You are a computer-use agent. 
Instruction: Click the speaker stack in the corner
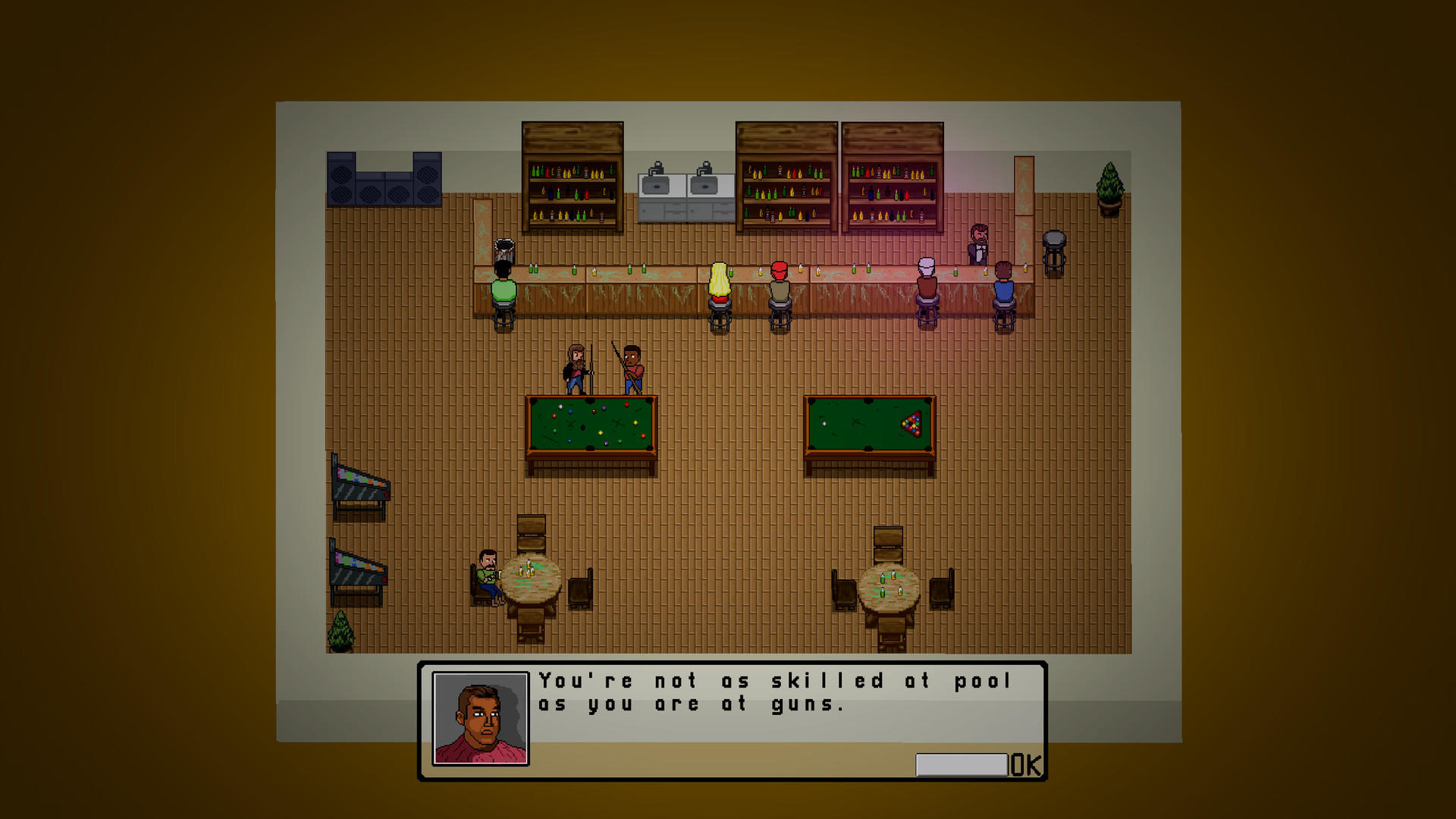coord(383,178)
